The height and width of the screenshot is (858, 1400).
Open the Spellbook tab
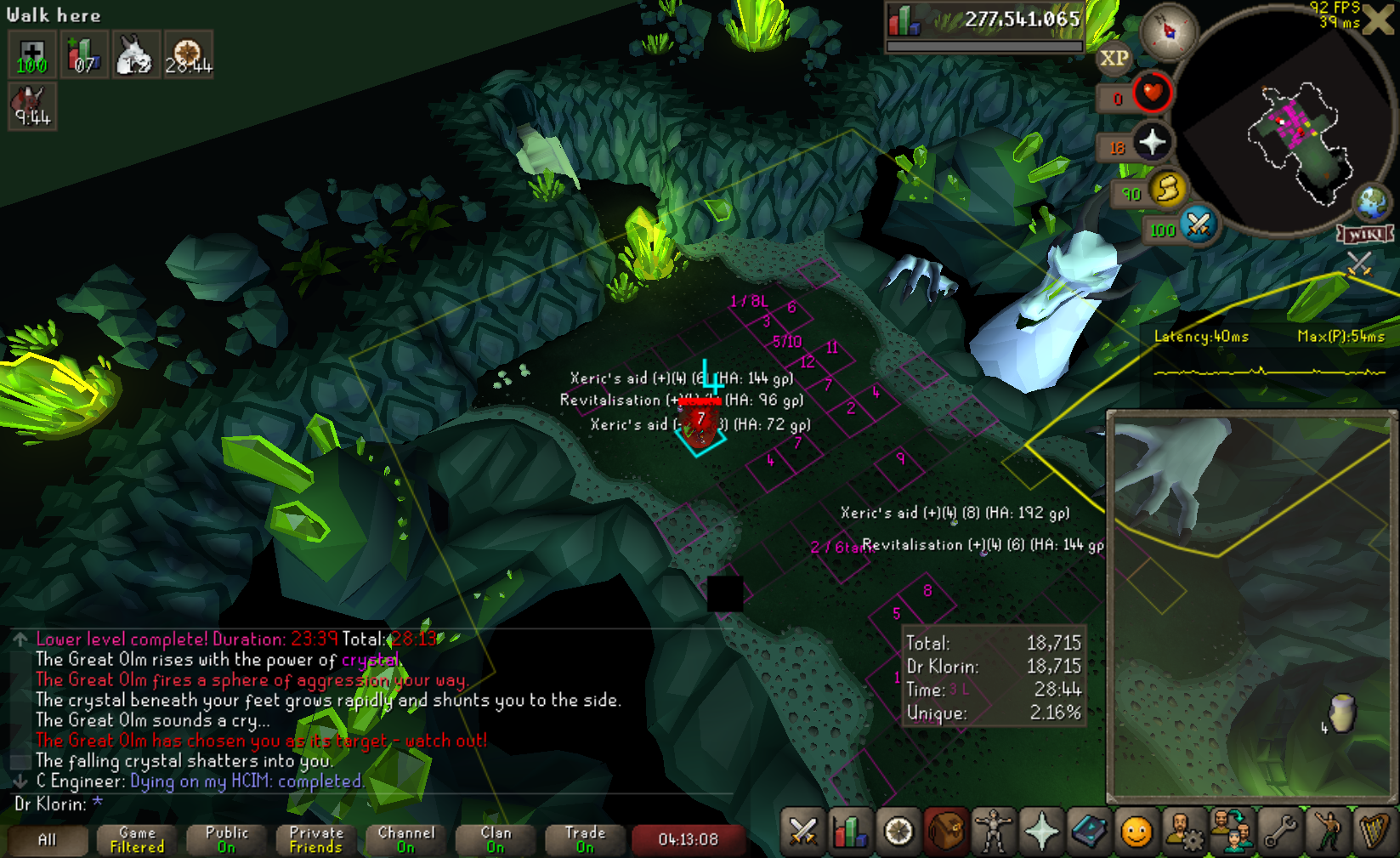[x=1089, y=831]
